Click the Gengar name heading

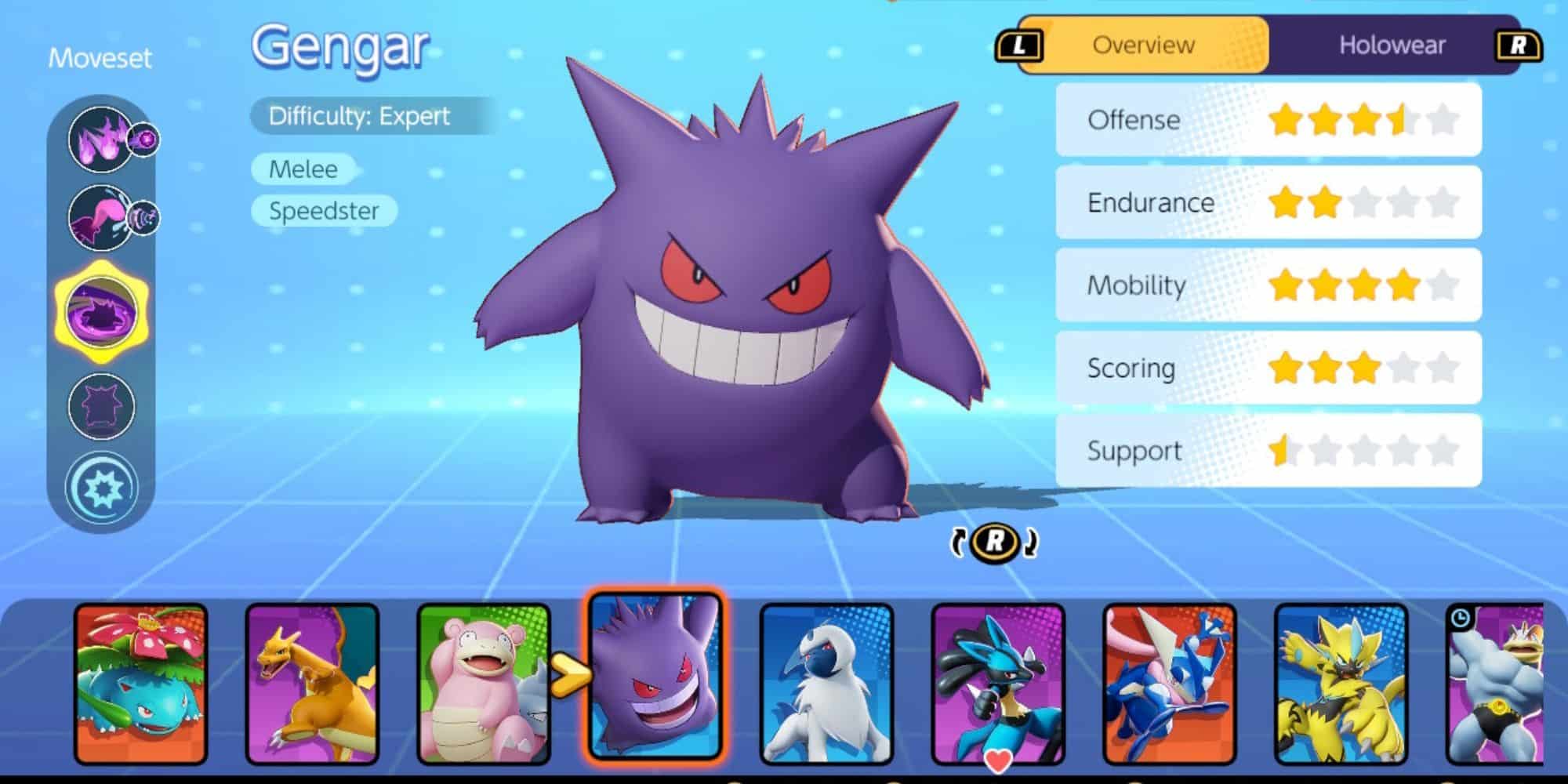pyautogui.click(x=340, y=49)
